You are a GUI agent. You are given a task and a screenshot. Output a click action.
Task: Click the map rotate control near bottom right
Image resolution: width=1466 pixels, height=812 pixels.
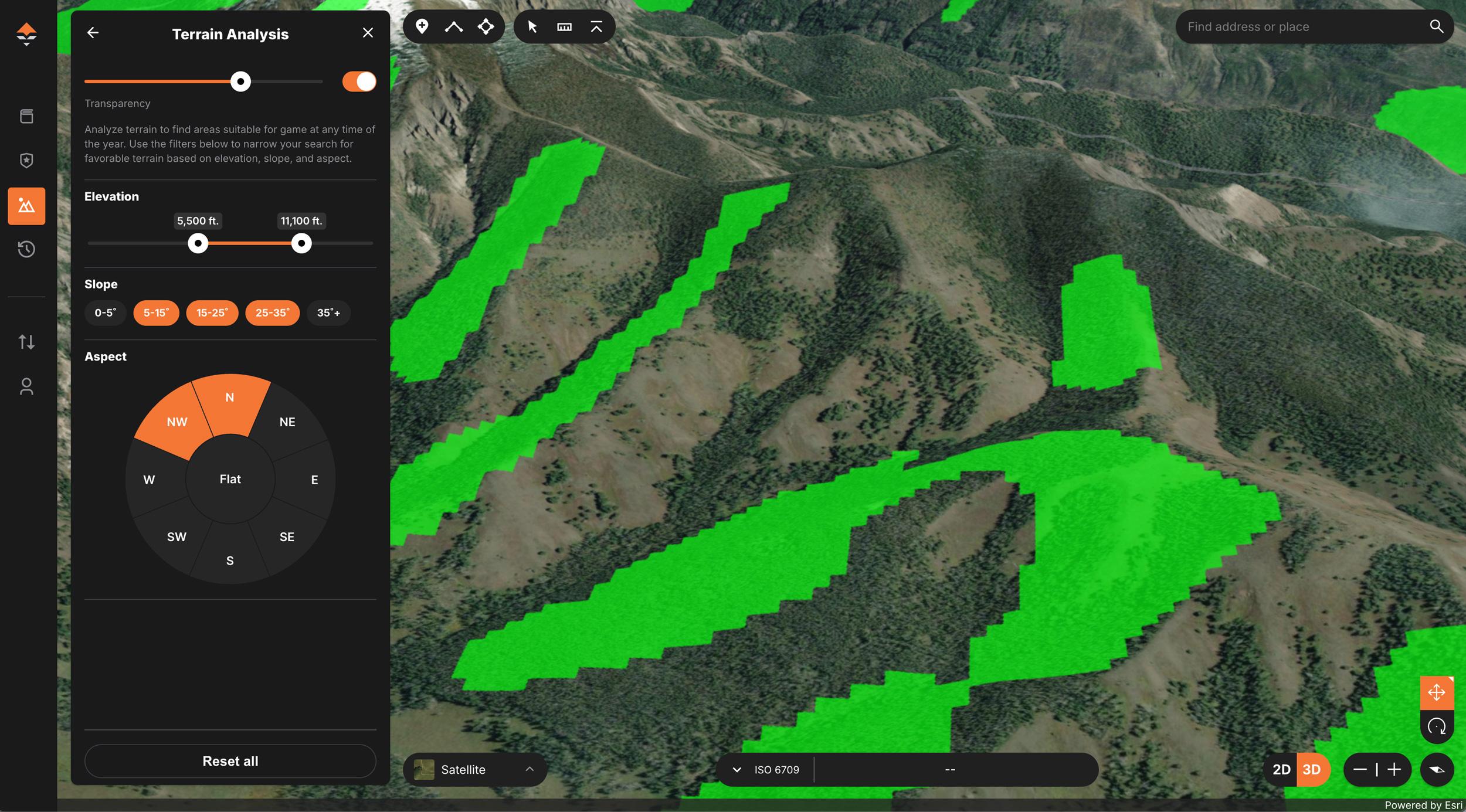click(1437, 727)
